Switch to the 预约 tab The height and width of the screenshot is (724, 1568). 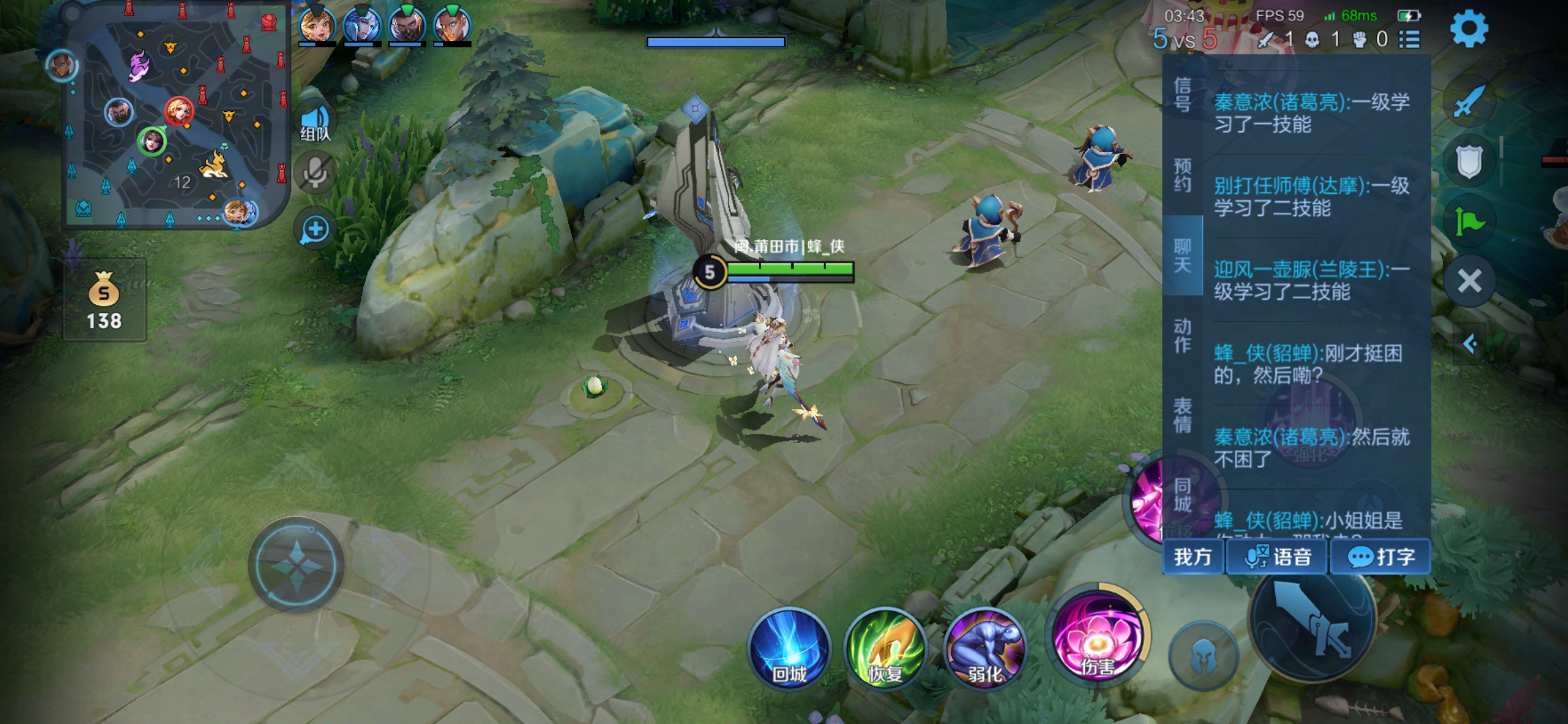1183,175
